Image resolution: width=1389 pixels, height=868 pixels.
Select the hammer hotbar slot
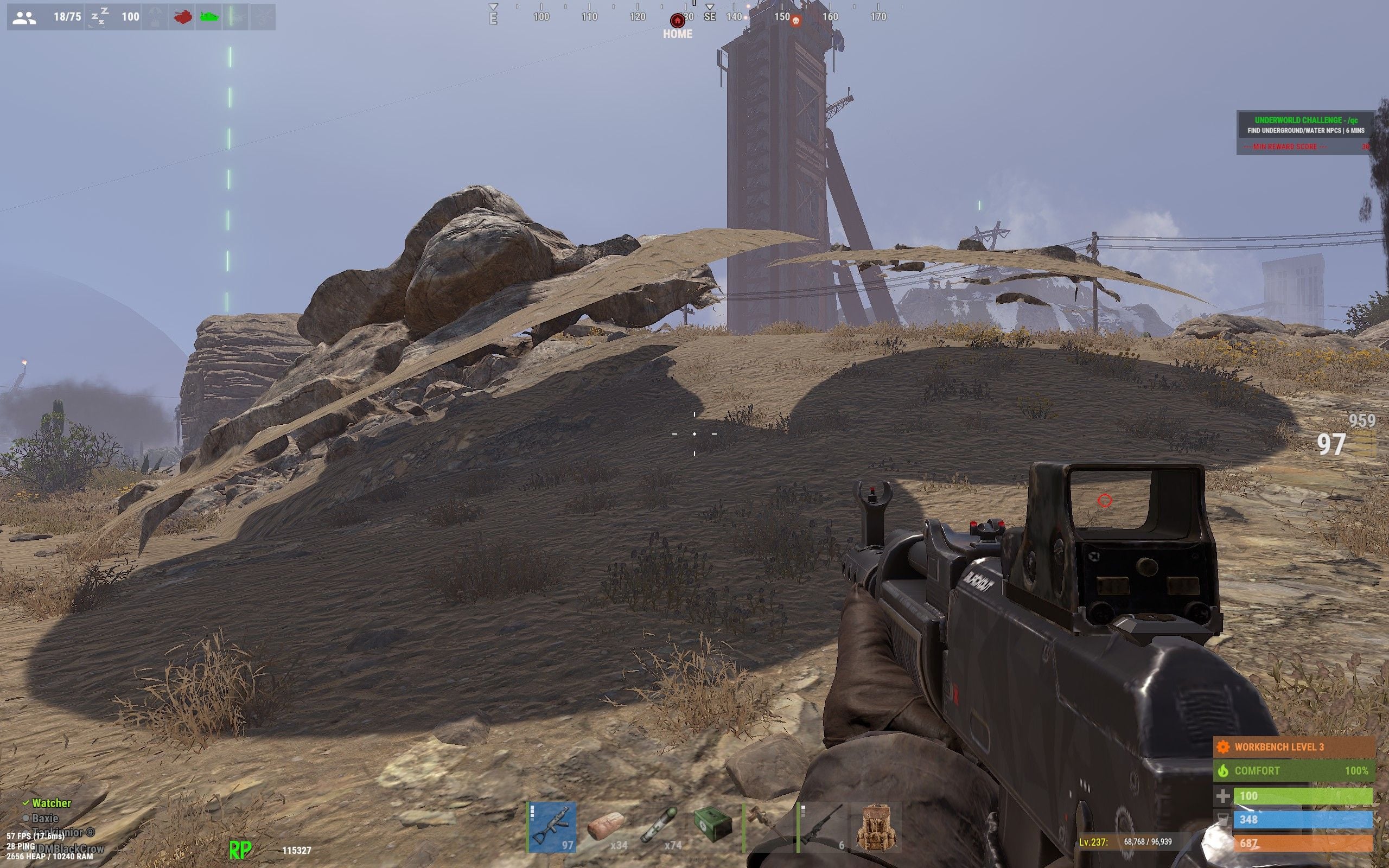point(766,827)
